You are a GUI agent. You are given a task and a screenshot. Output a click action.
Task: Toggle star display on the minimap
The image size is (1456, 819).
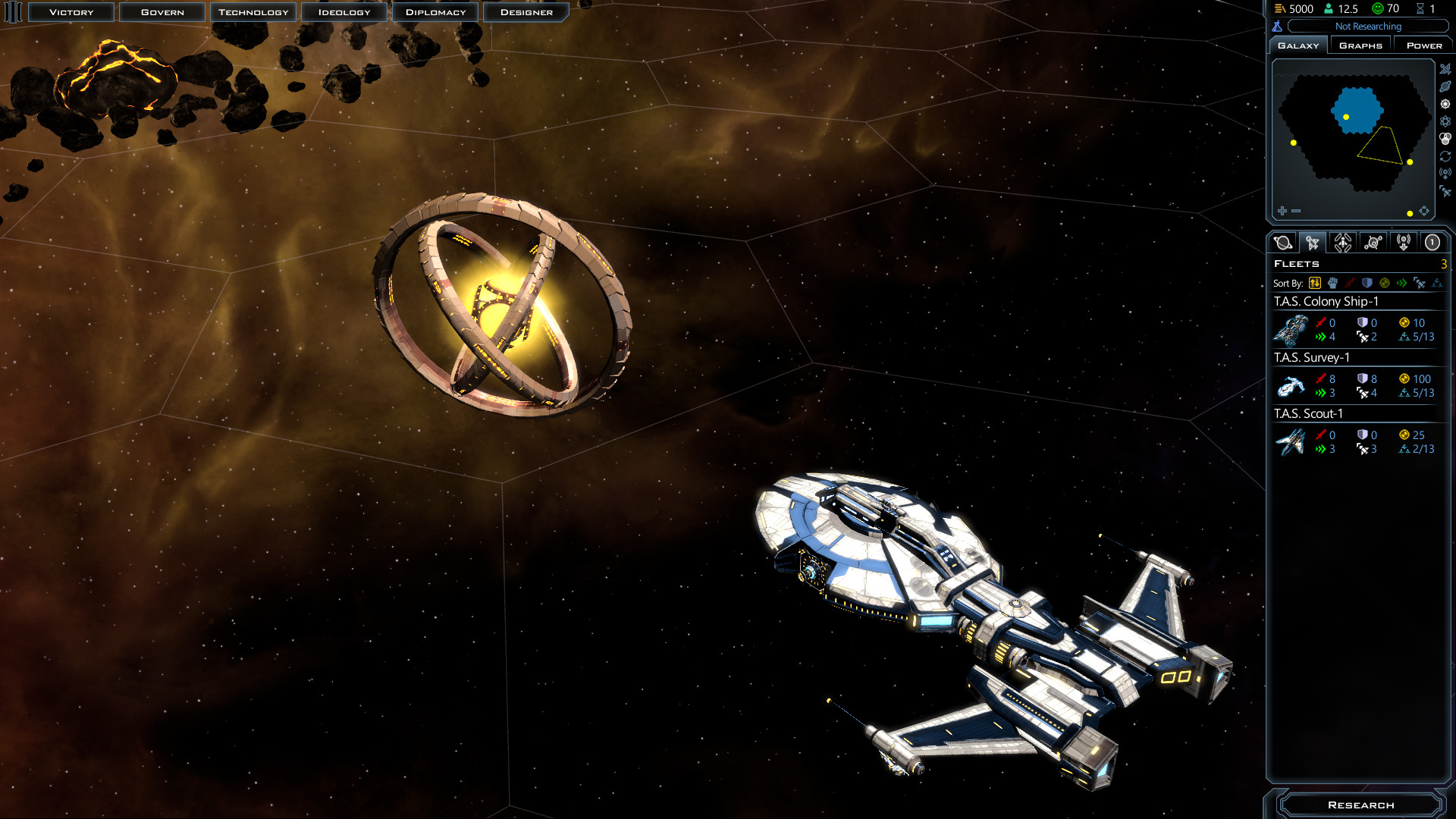[x=1445, y=104]
